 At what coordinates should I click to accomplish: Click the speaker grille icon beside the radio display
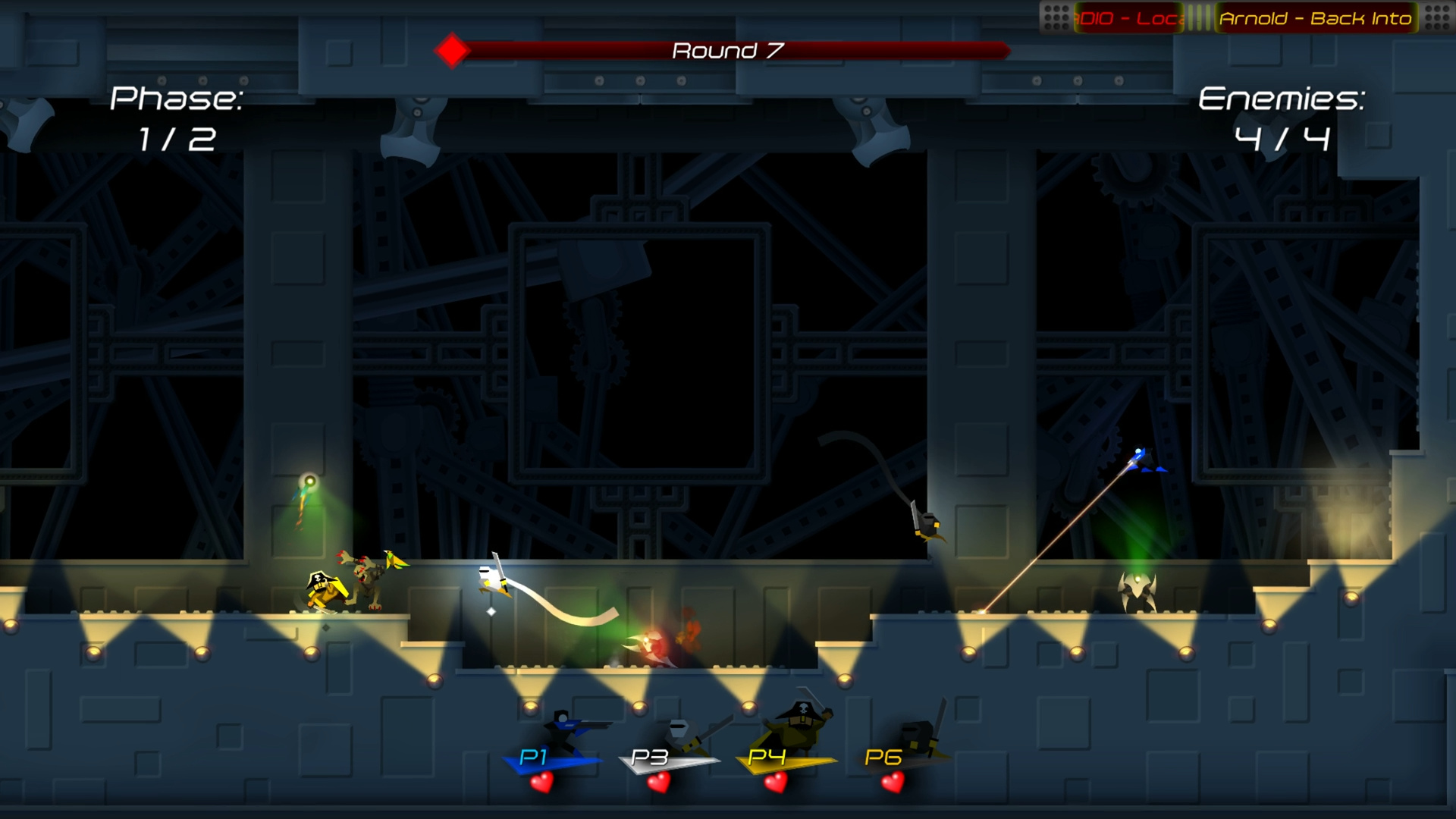click(x=1056, y=17)
